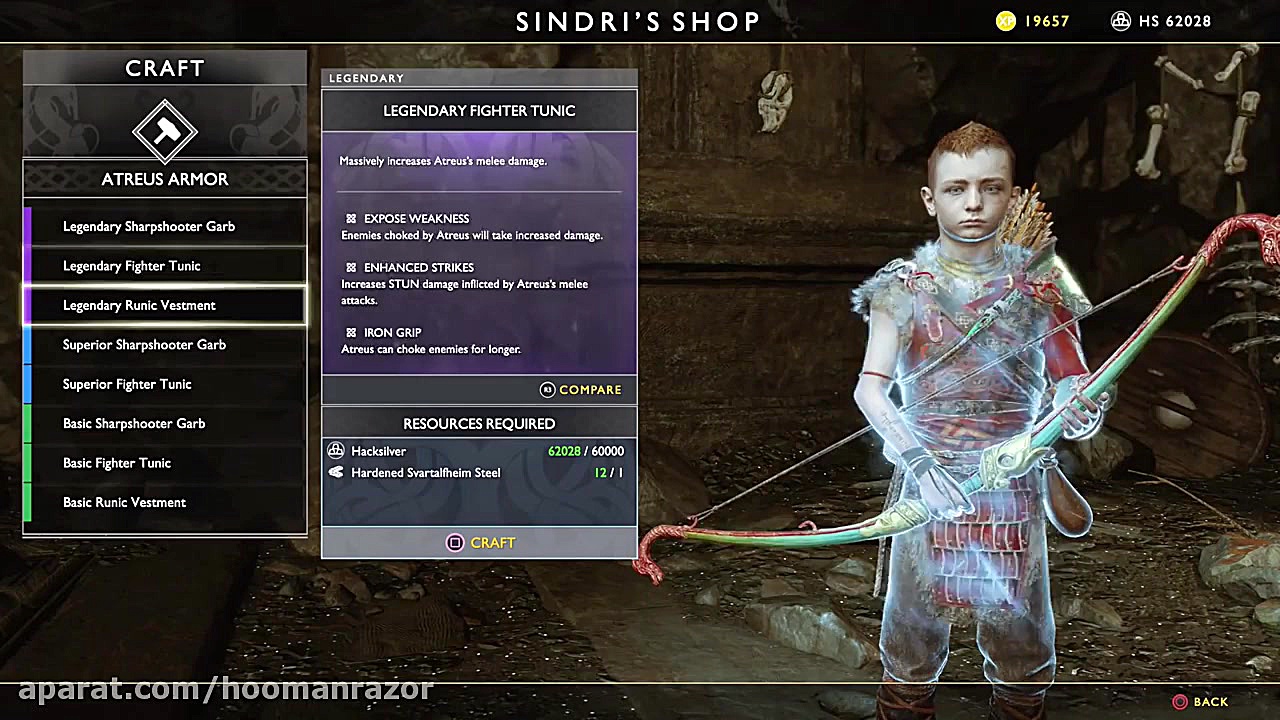Select the Legendary Runic Vestment entry

(x=164, y=305)
